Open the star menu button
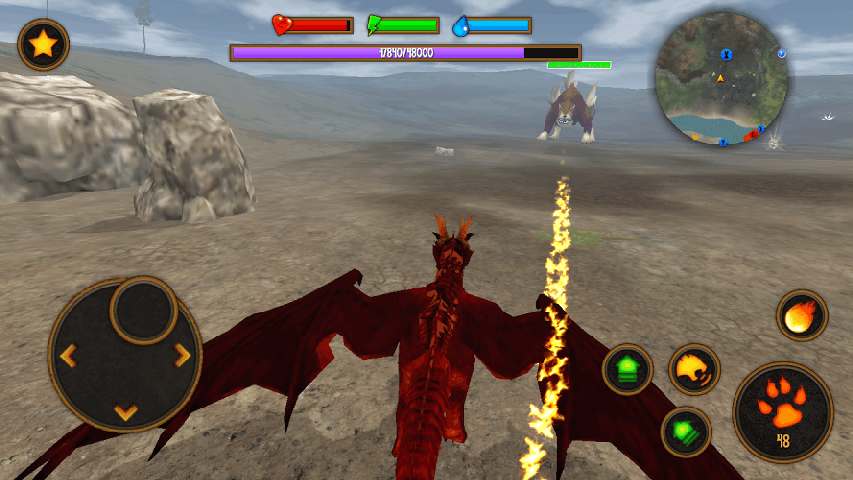This screenshot has width=853, height=480. [43, 45]
